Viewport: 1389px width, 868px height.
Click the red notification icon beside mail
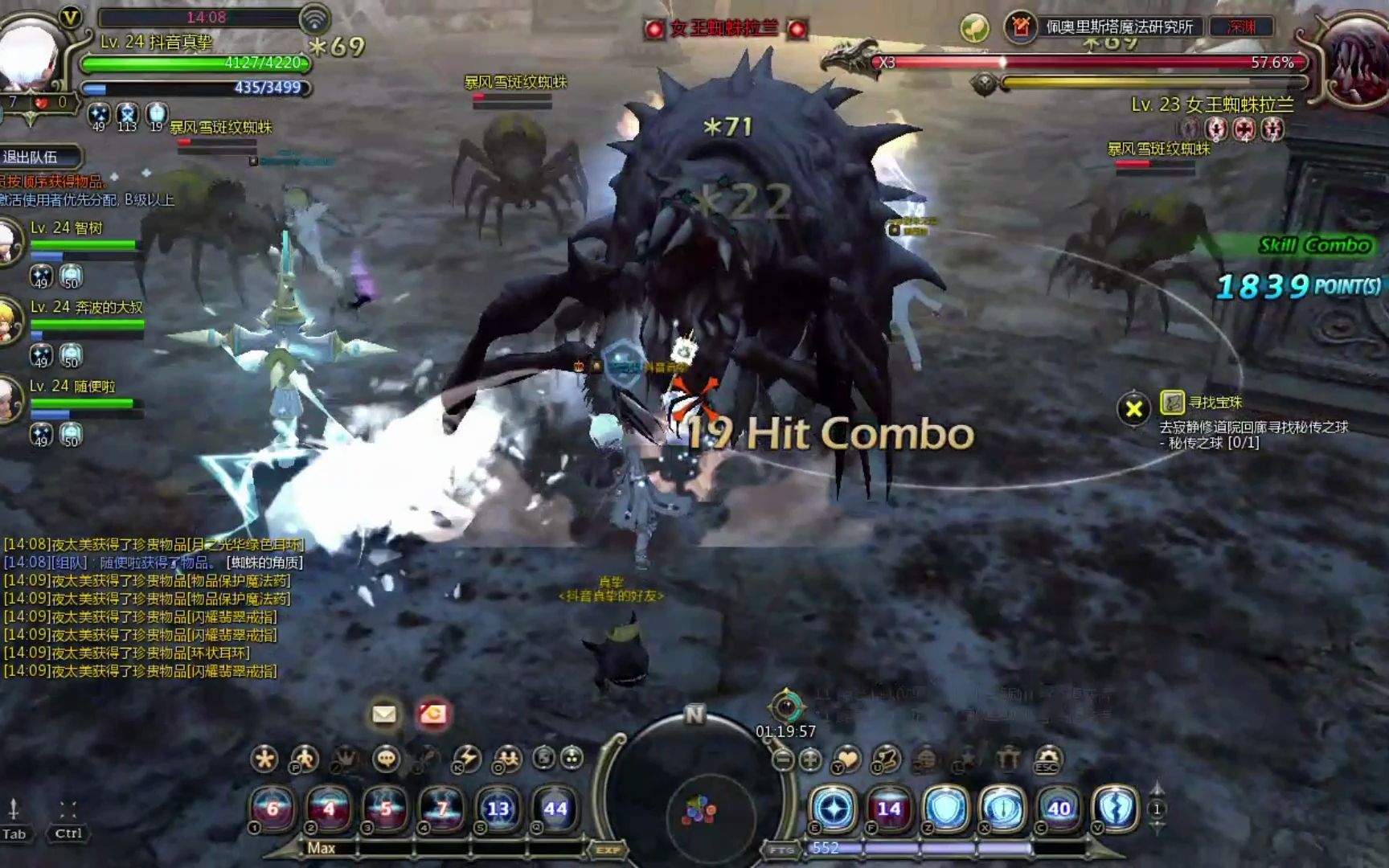tap(433, 714)
